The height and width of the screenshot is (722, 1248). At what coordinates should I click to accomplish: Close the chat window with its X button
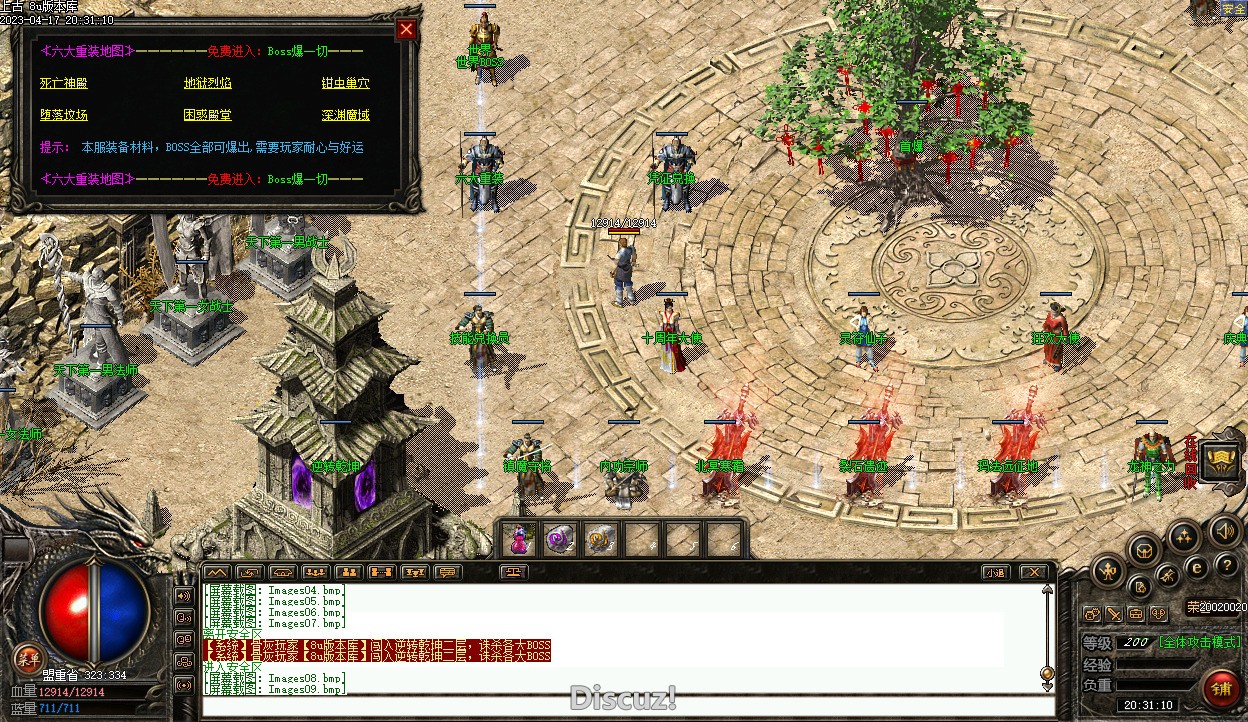tap(1033, 572)
